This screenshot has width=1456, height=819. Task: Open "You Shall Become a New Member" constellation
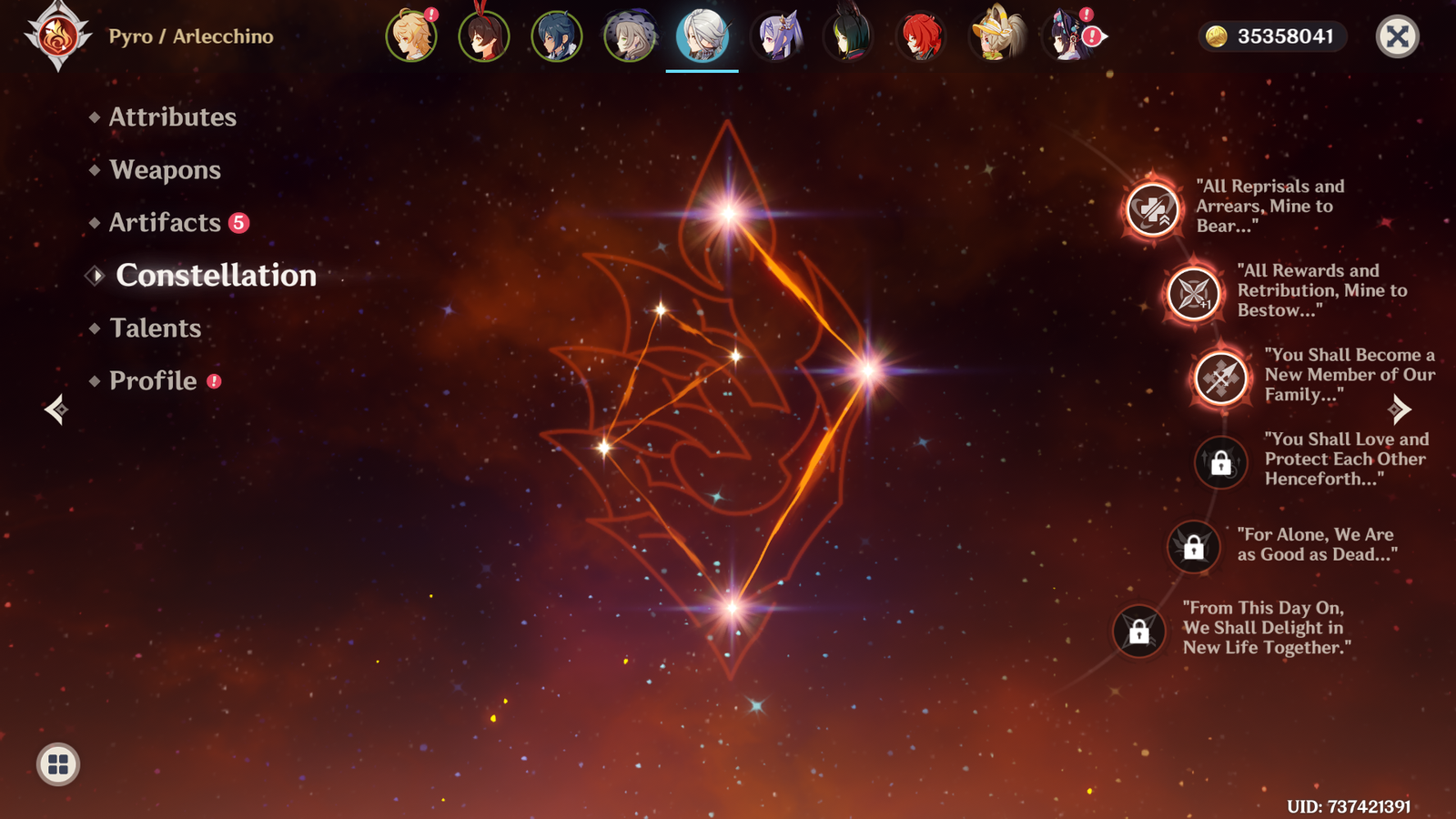[1220, 378]
